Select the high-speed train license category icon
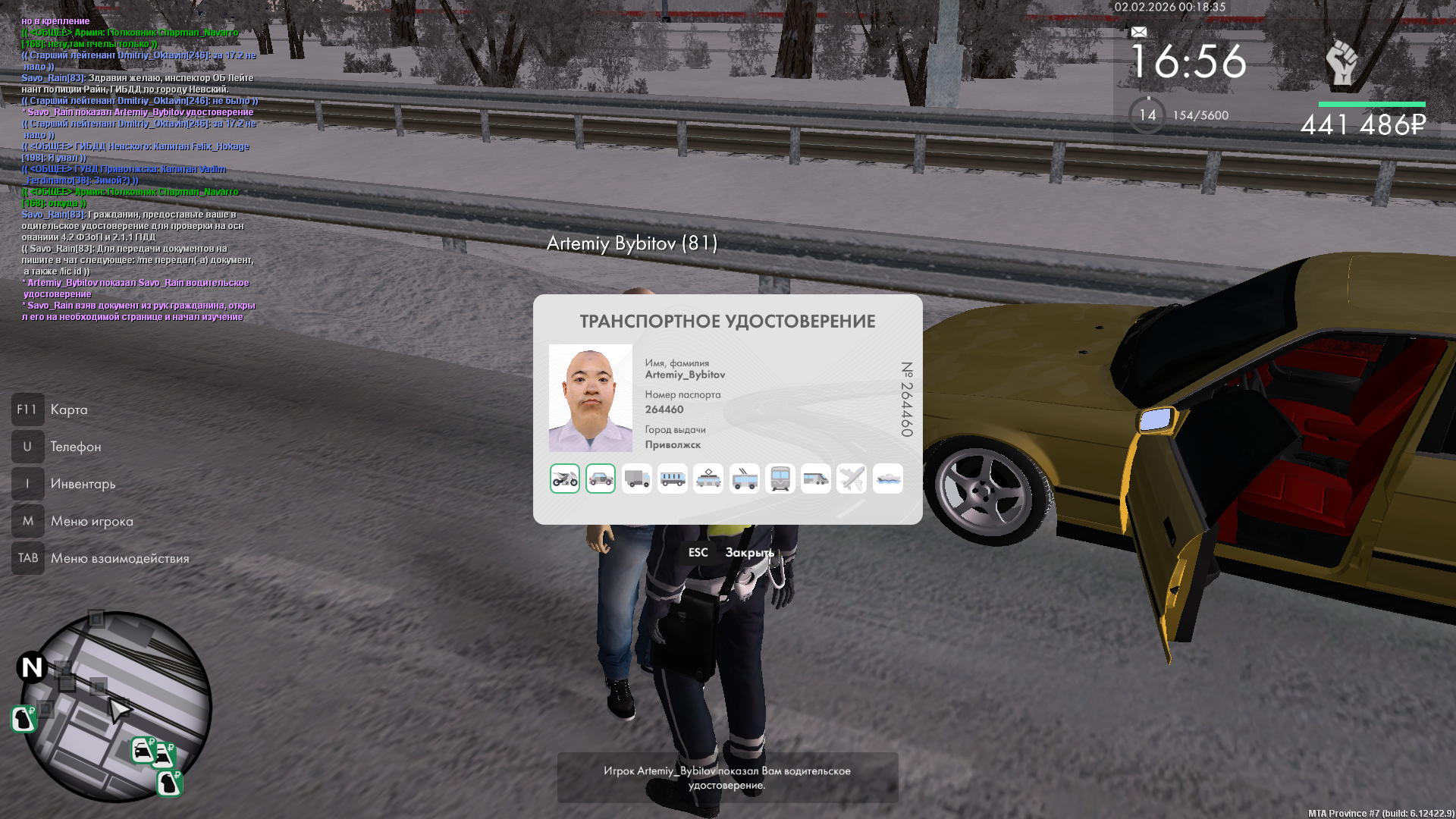The width and height of the screenshot is (1456, 819). (x=816, y=479)
